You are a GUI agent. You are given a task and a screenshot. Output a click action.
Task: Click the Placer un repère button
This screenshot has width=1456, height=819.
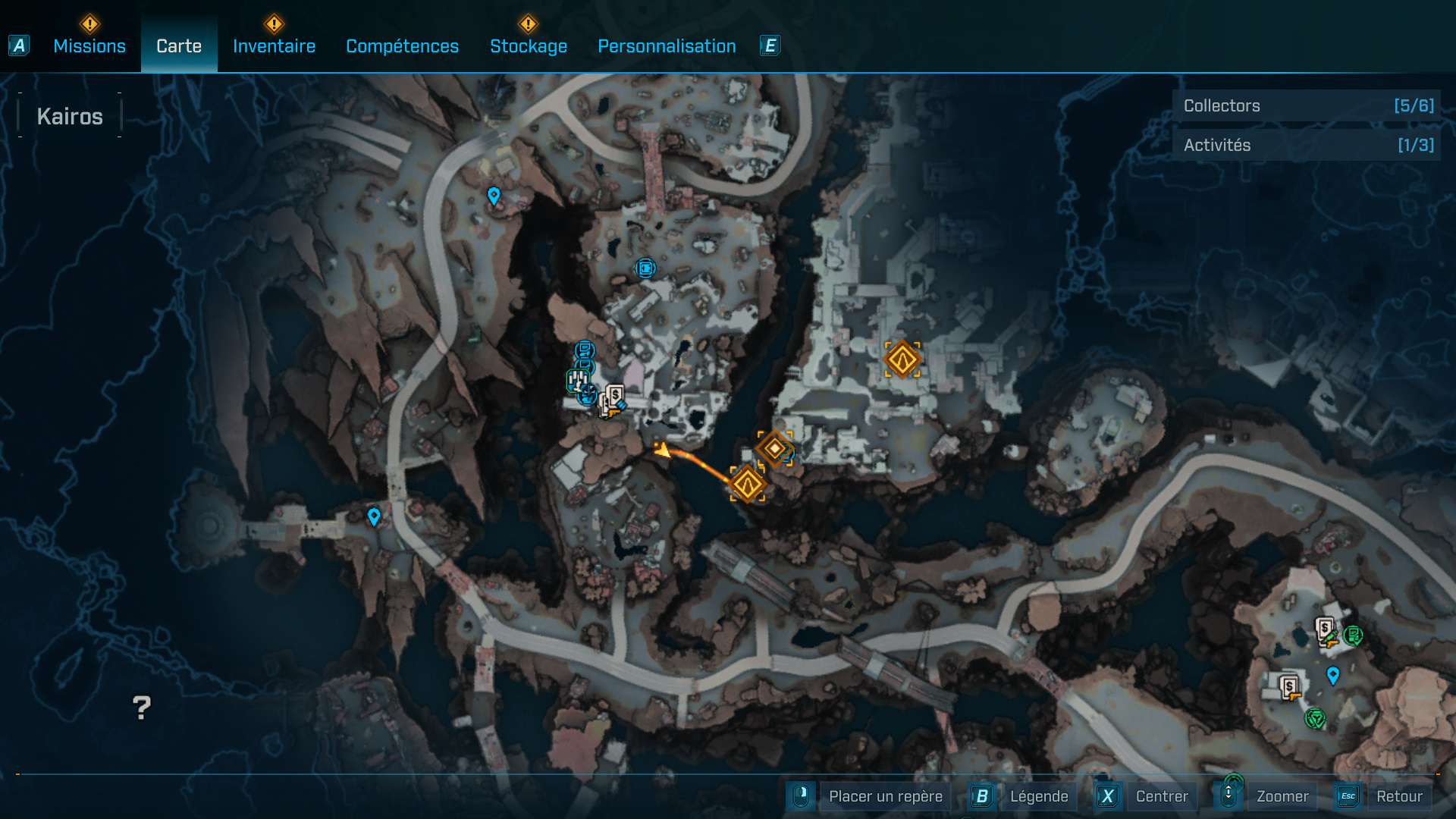click(886, 796)
